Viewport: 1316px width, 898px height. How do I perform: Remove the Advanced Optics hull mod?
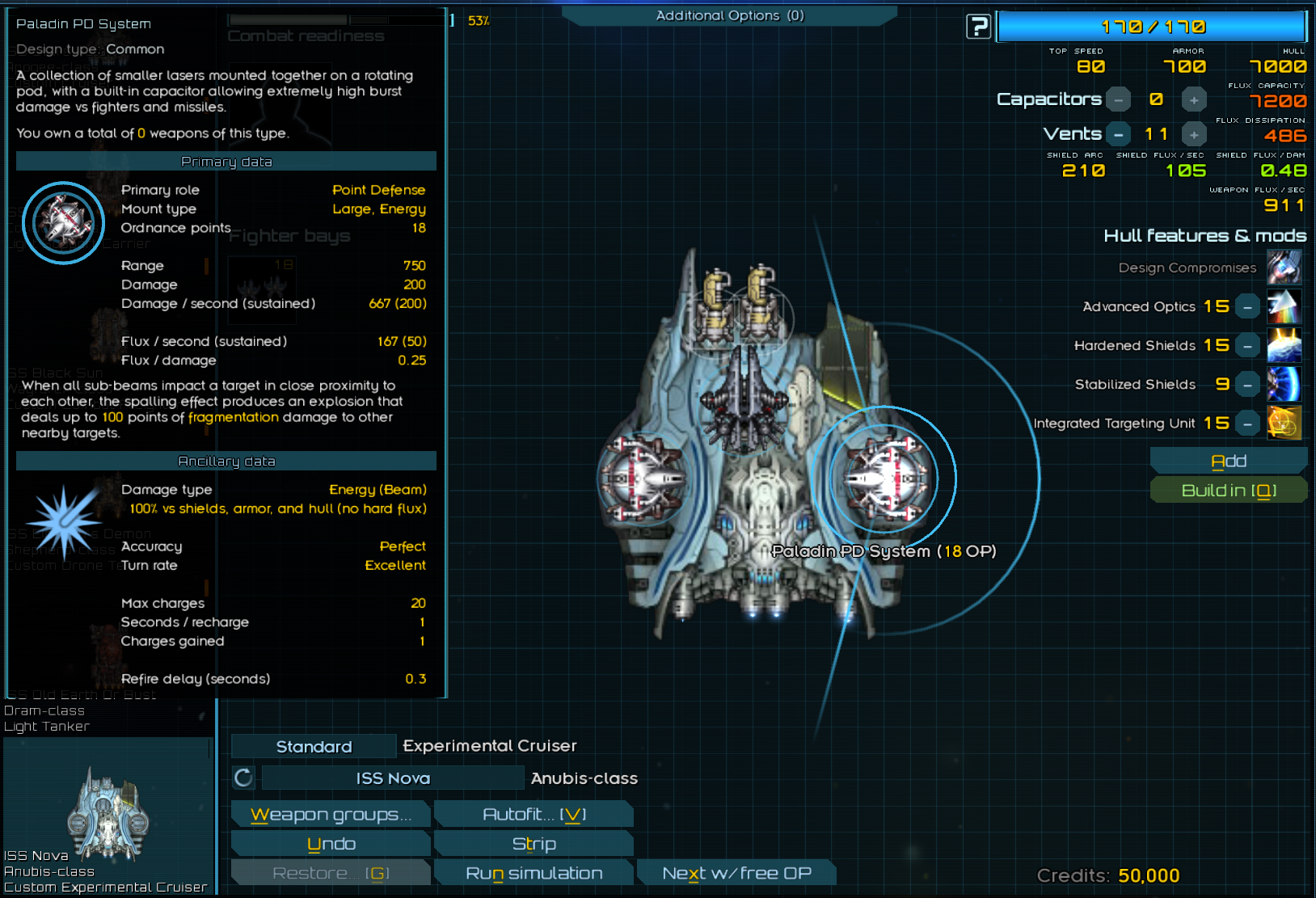click(x=1248, y=307)
